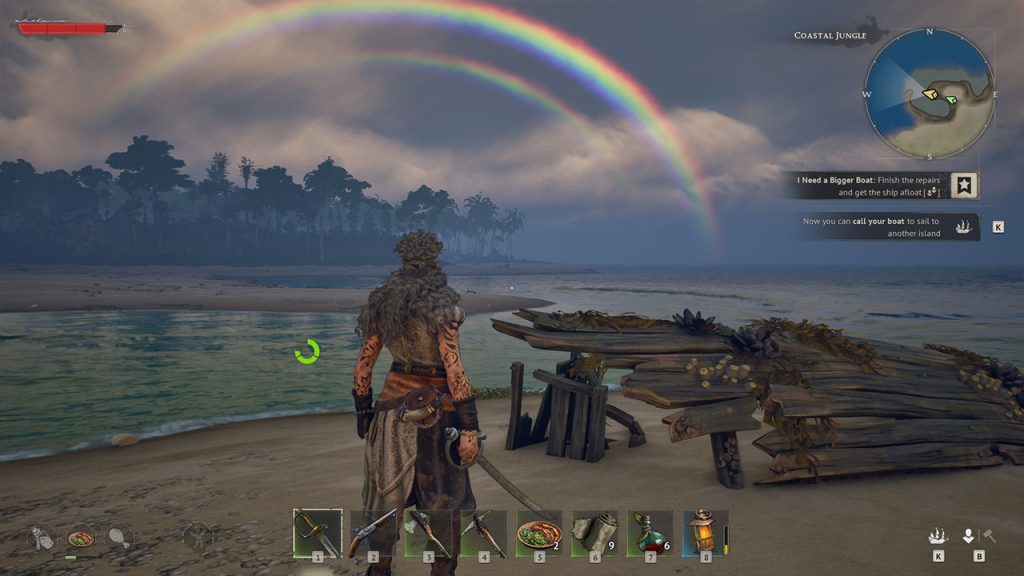Click the bottle and mug drink icon
This screenshot has width=1024, height=576.
click(x=42, y=538)
